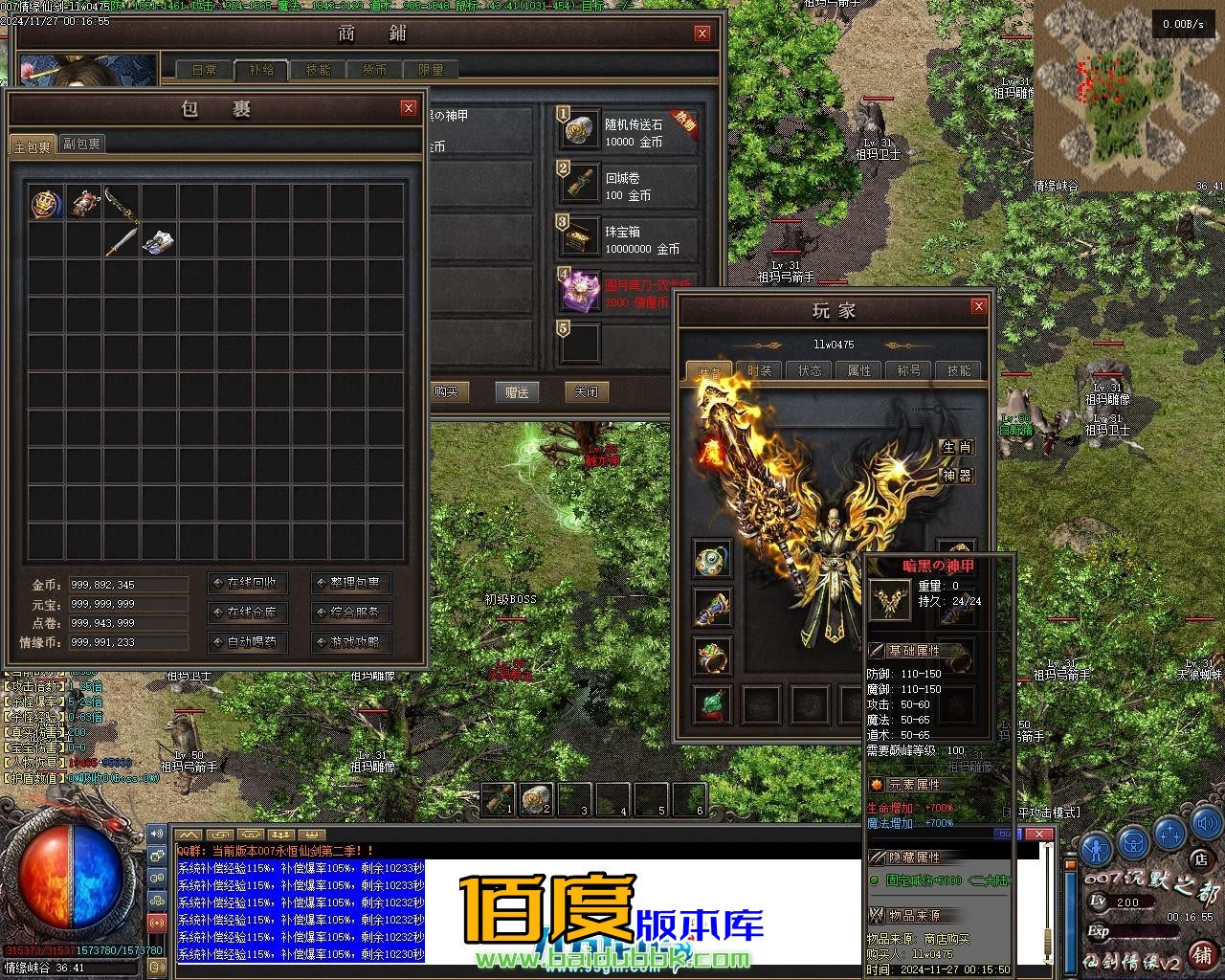
Task: Choose the 珠宝箱 shop listing
Action: pyautogui.click(x=627, y=238)
